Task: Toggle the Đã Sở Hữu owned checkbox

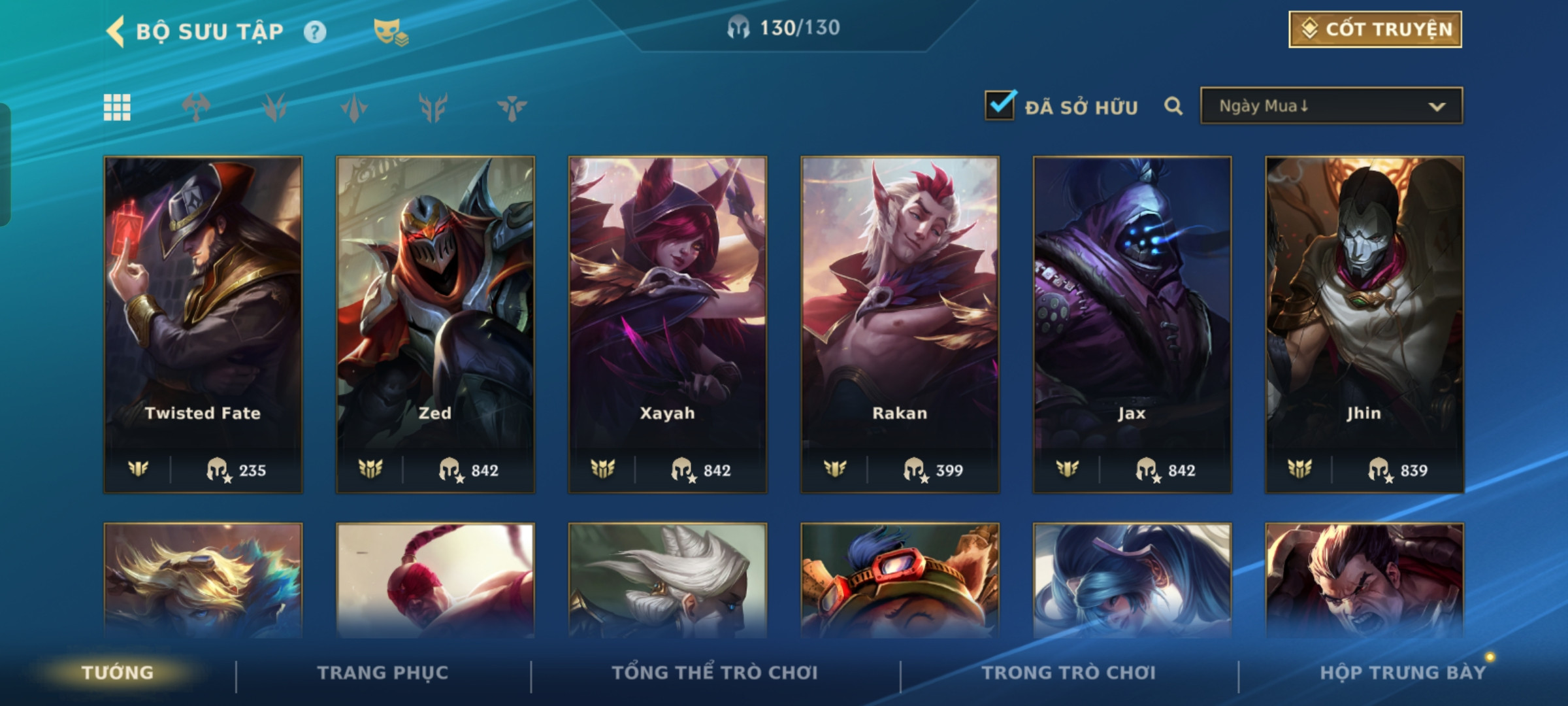Action: click(x=1000, y=106)
